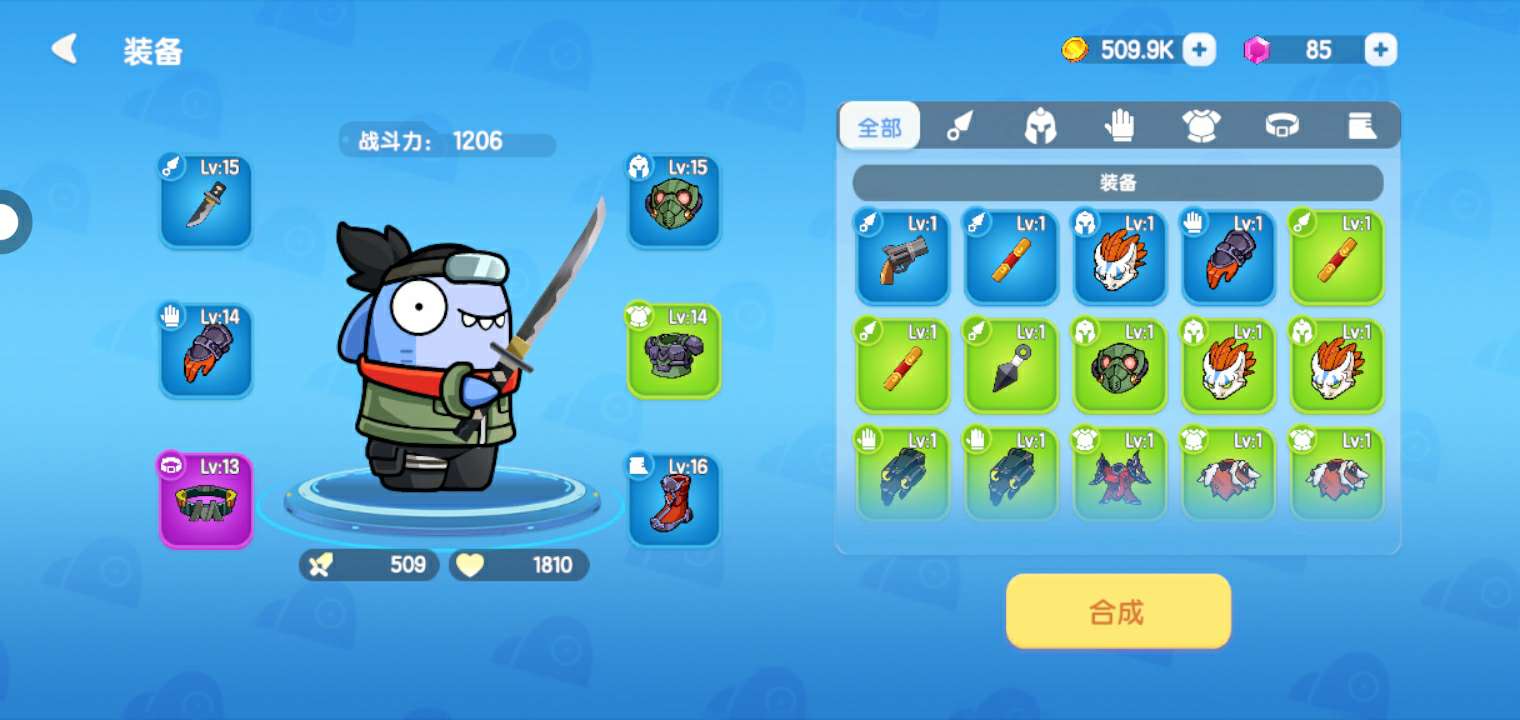This screenshot has height=720, width=1520.
Task: Show the glove category tab
Action: (x=1120, y=126)
